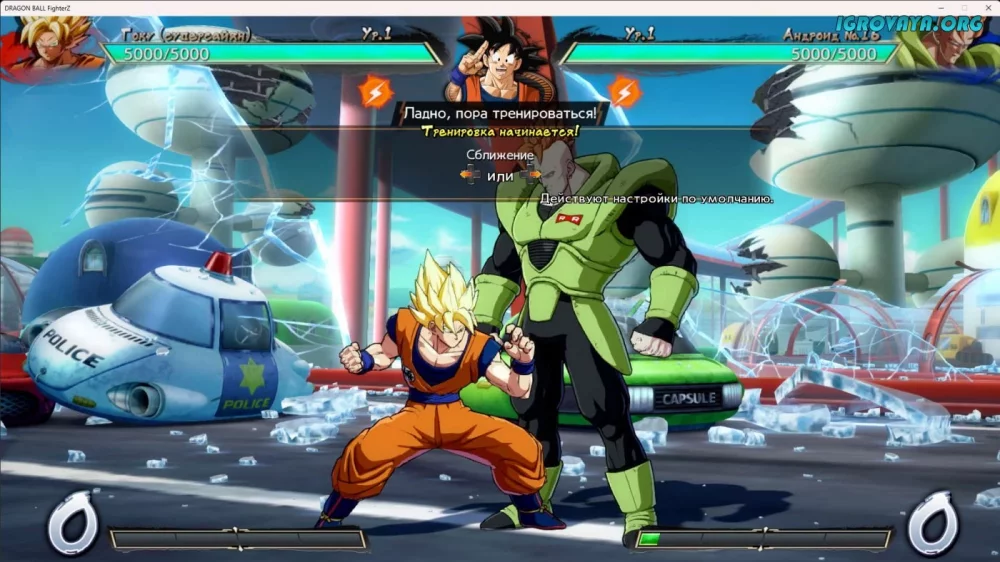This screenshot has width=1000, height=562.
Task: Close the DRAGON BALL FighterZ window
Action: [x=987, y=7]
